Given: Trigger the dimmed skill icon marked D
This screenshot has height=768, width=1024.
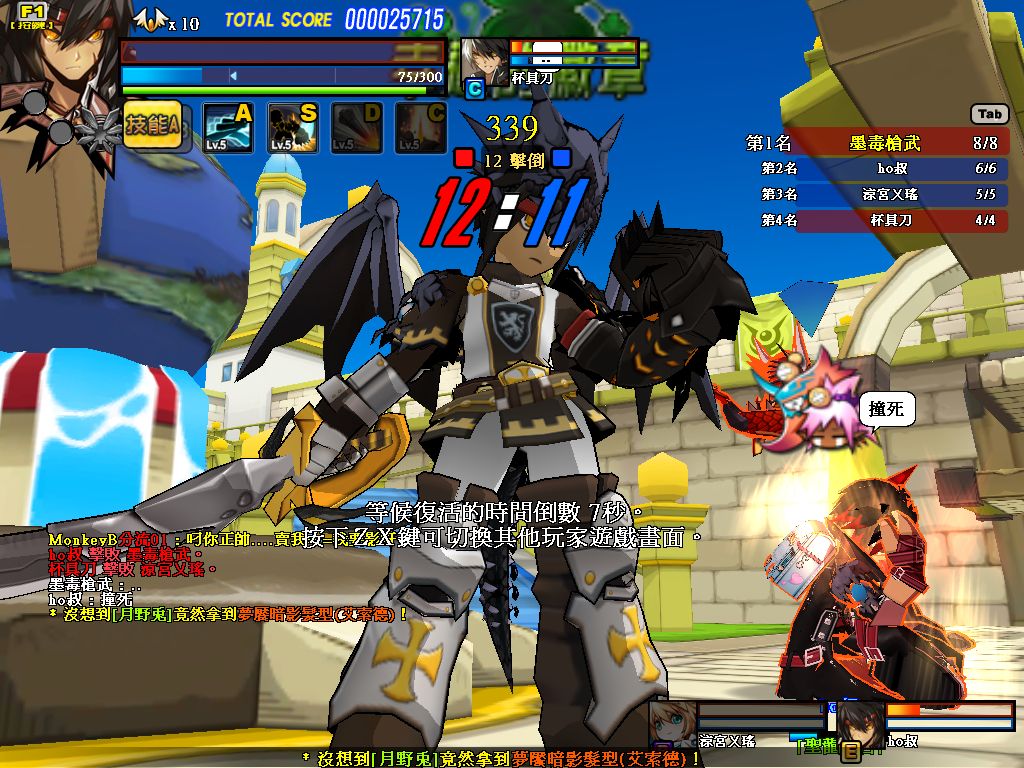Looking at the screenshot, I should tap(356, 128).
